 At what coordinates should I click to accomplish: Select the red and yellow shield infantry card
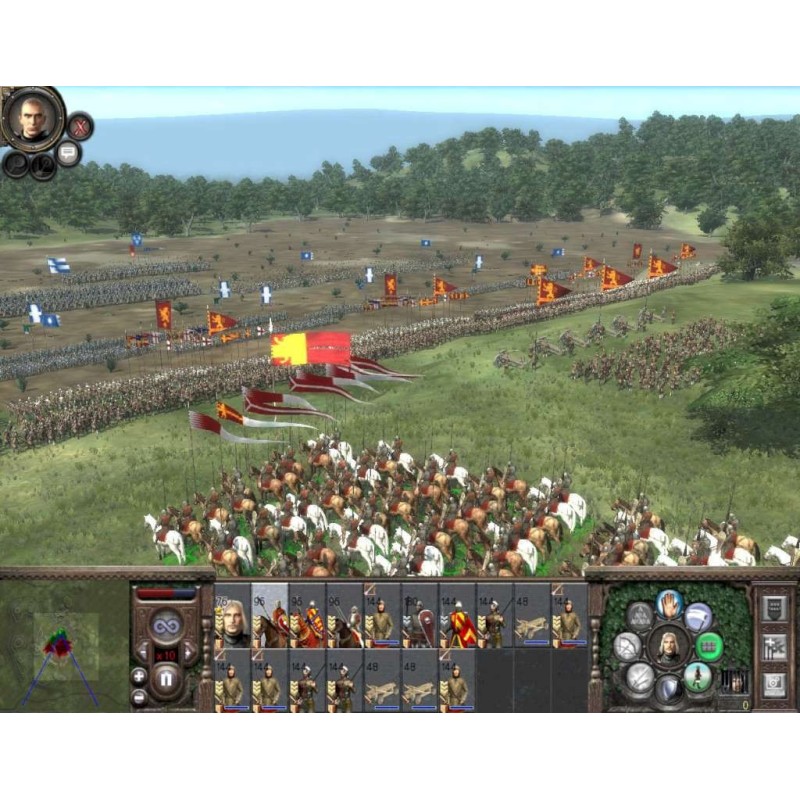(457, 616)
